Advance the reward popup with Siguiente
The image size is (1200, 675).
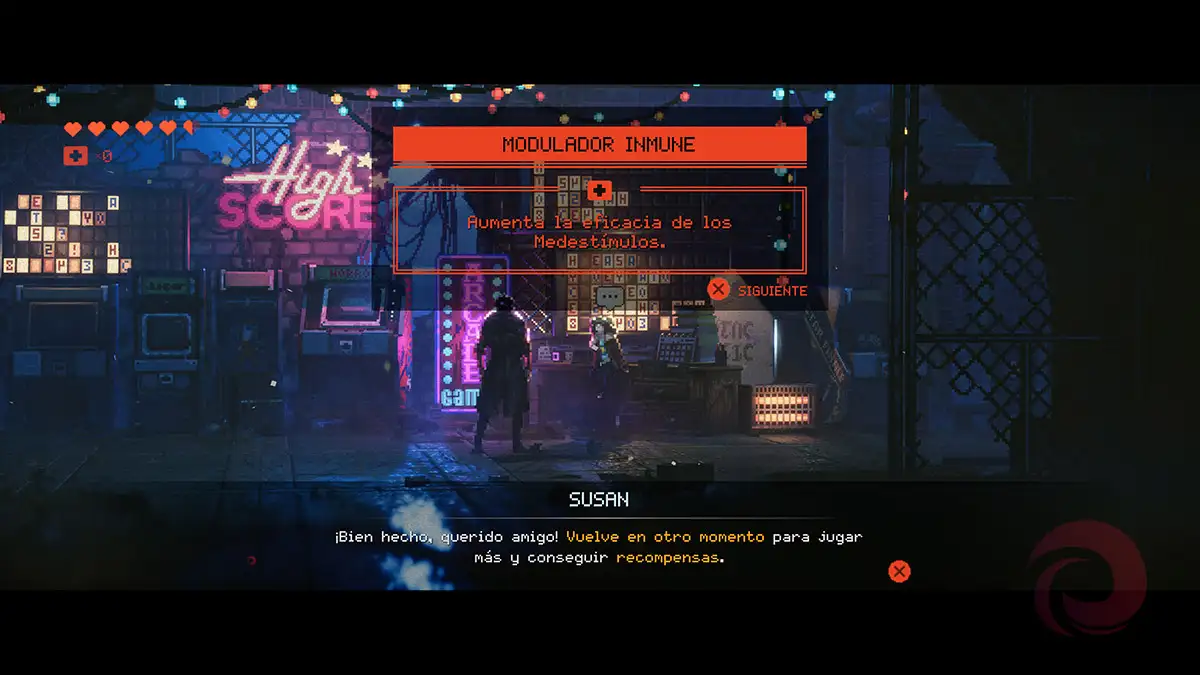point(757,290)
